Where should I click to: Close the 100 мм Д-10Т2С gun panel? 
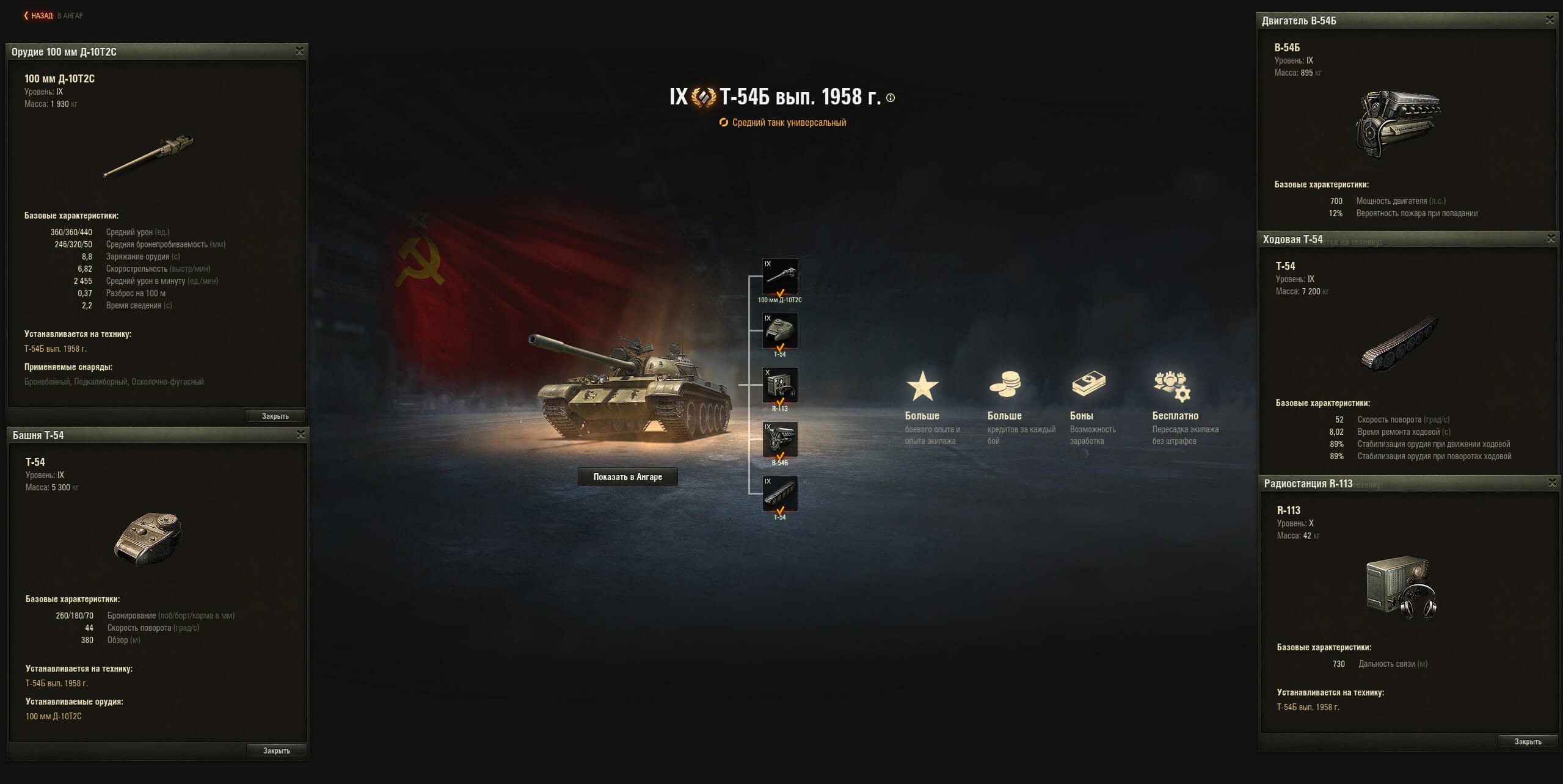click(x=299, y=51)
